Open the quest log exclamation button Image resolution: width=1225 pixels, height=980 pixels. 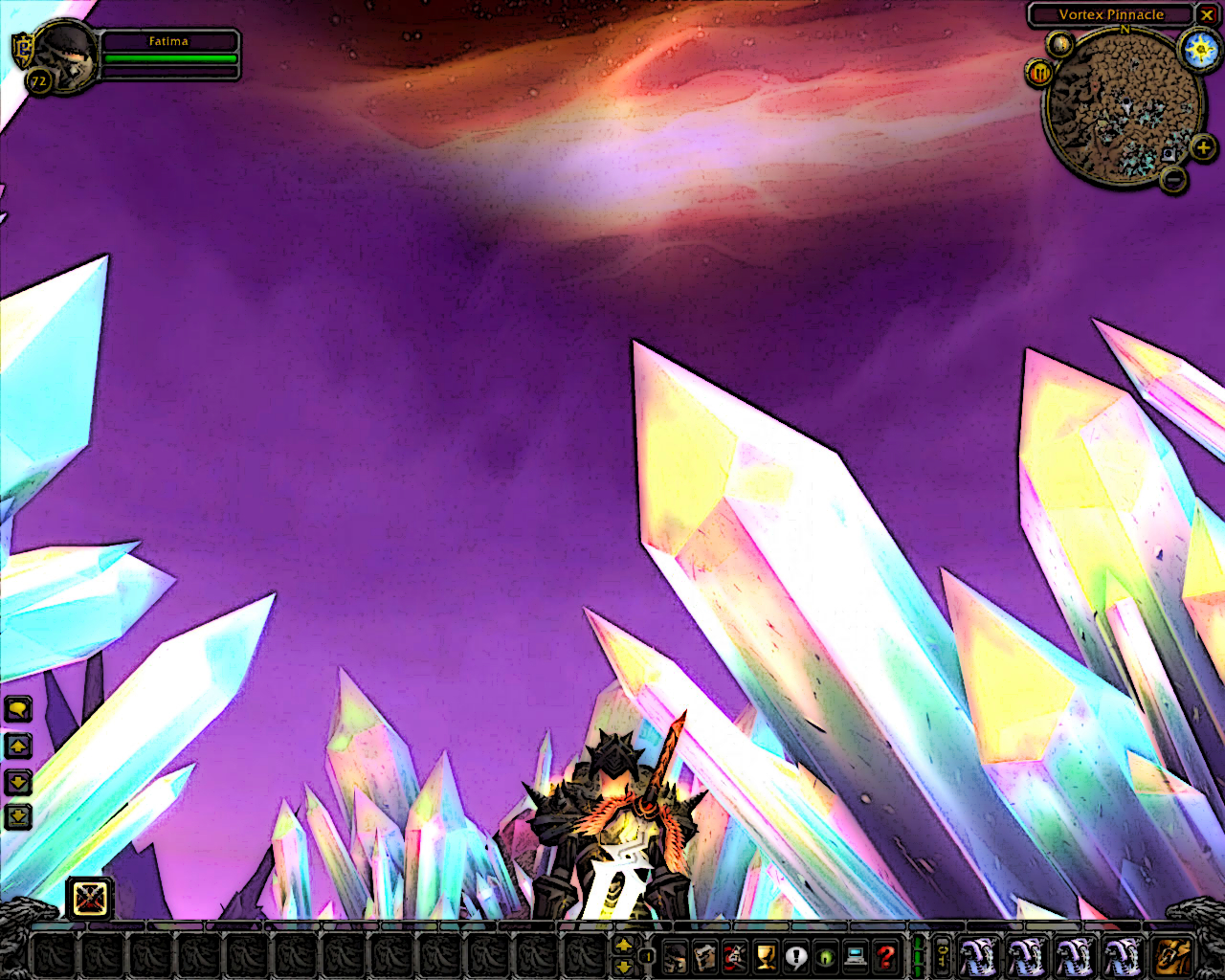pyautogui.click(x=795, y=956)
